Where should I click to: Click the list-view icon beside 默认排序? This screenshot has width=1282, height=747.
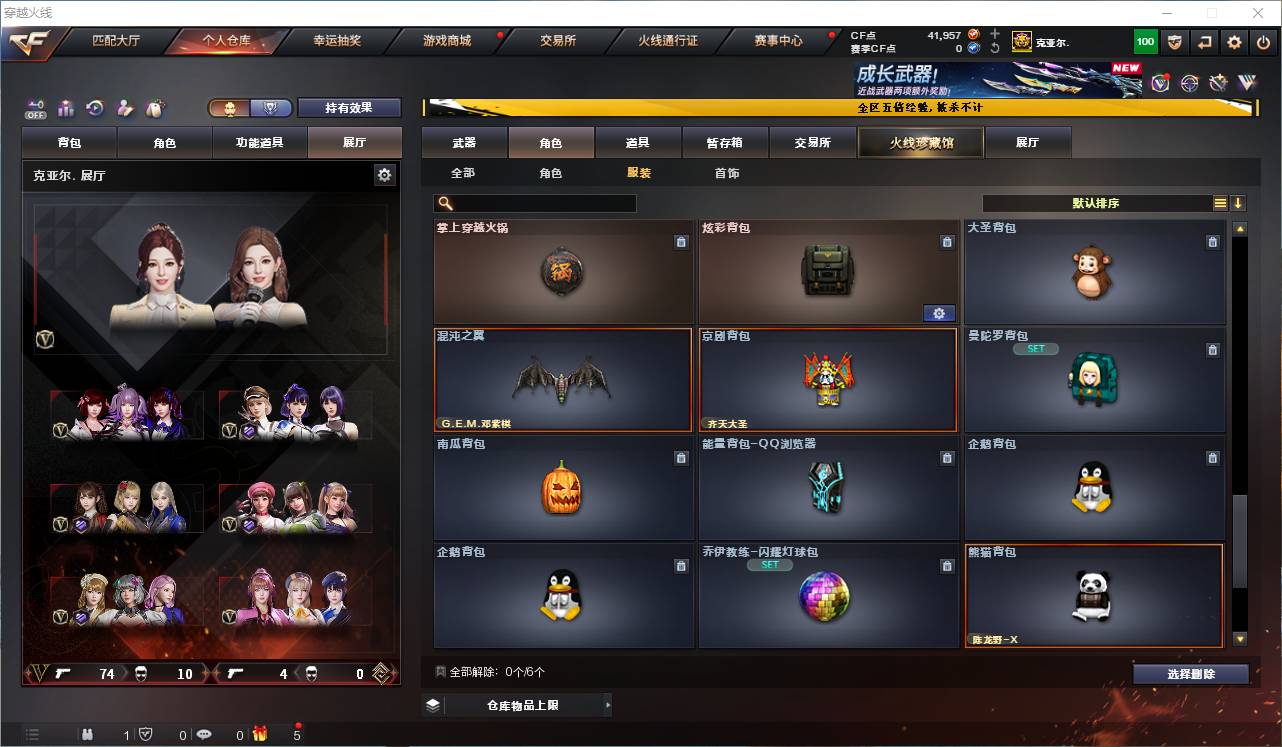[1220, 203]
